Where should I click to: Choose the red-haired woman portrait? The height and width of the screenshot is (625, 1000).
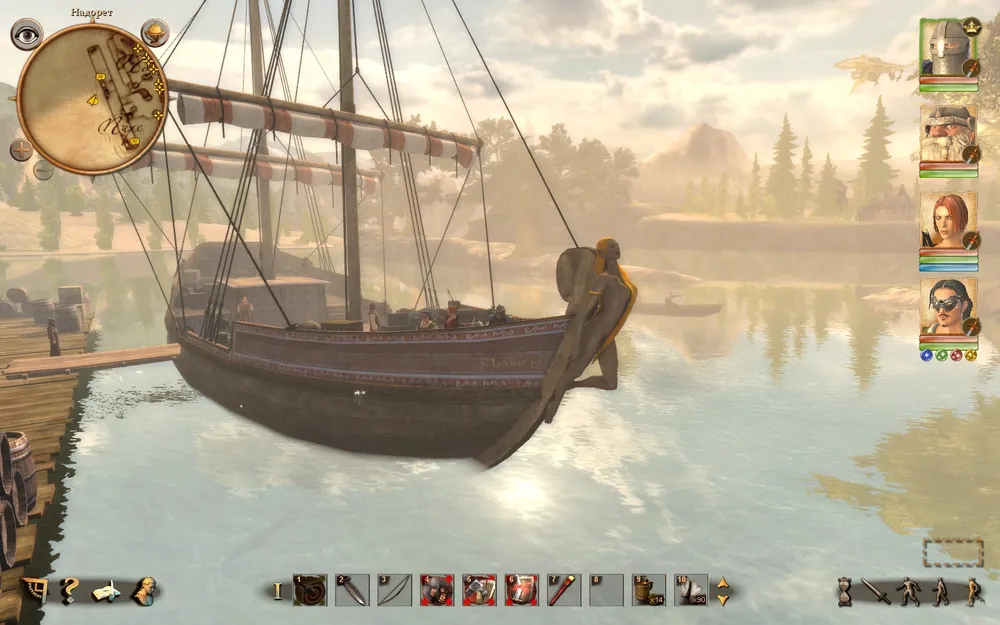[x=947, y=220]
